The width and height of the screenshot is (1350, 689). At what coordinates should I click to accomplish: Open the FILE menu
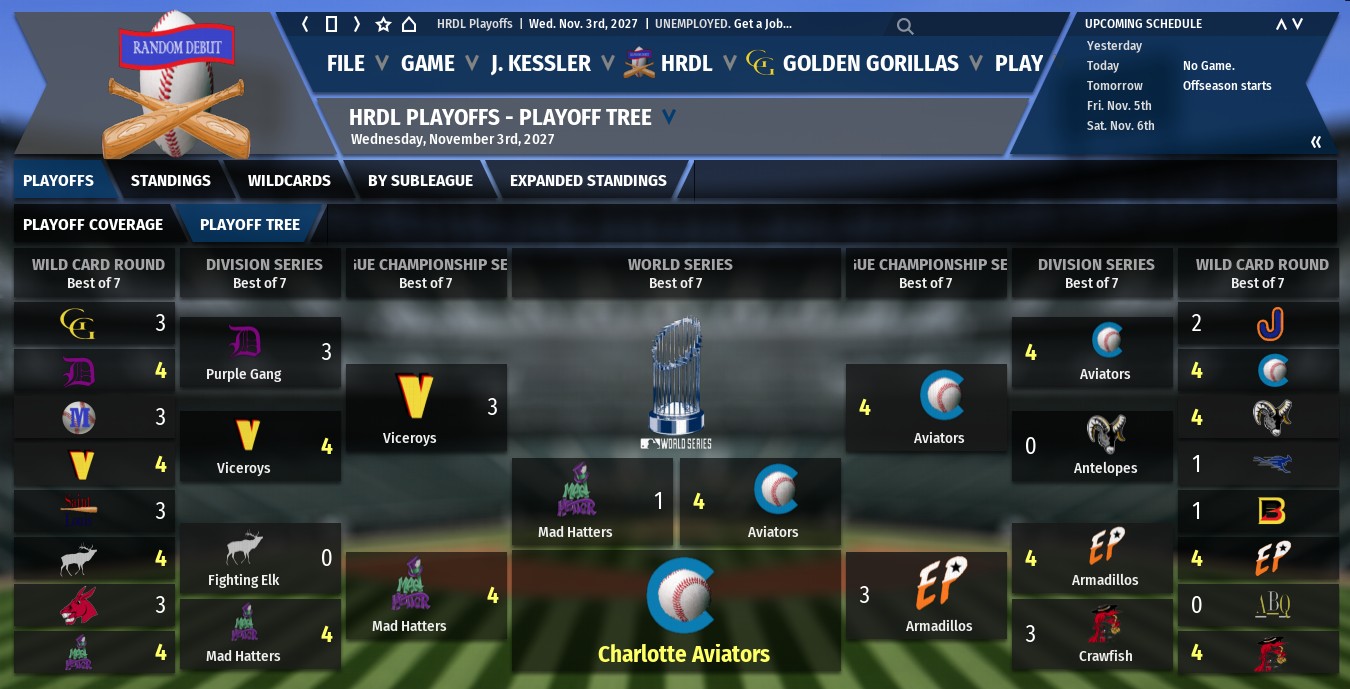[x=346, y=63]
